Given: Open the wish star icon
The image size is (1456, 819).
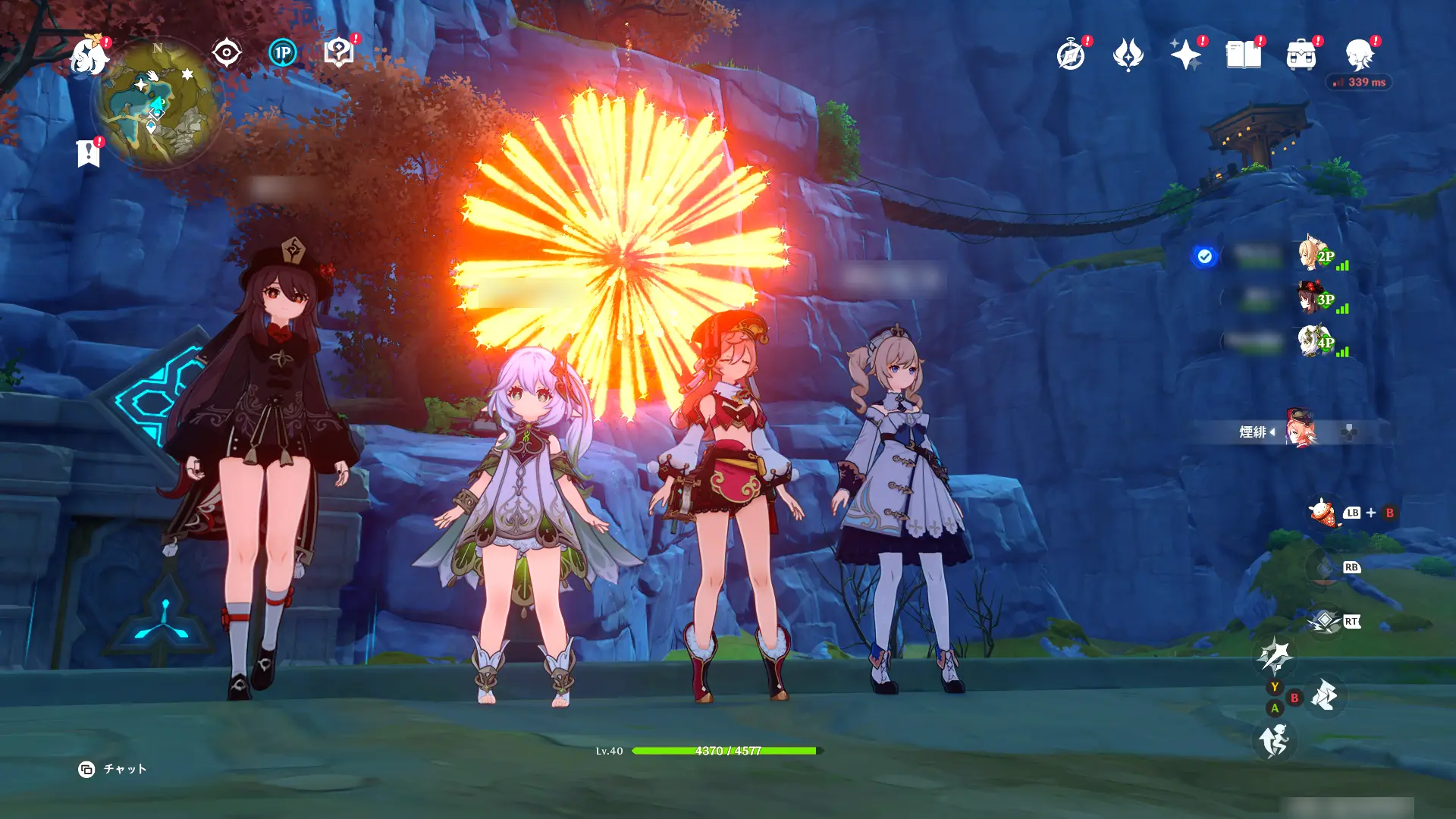Looking at the screenshot, I should 1185,55.
